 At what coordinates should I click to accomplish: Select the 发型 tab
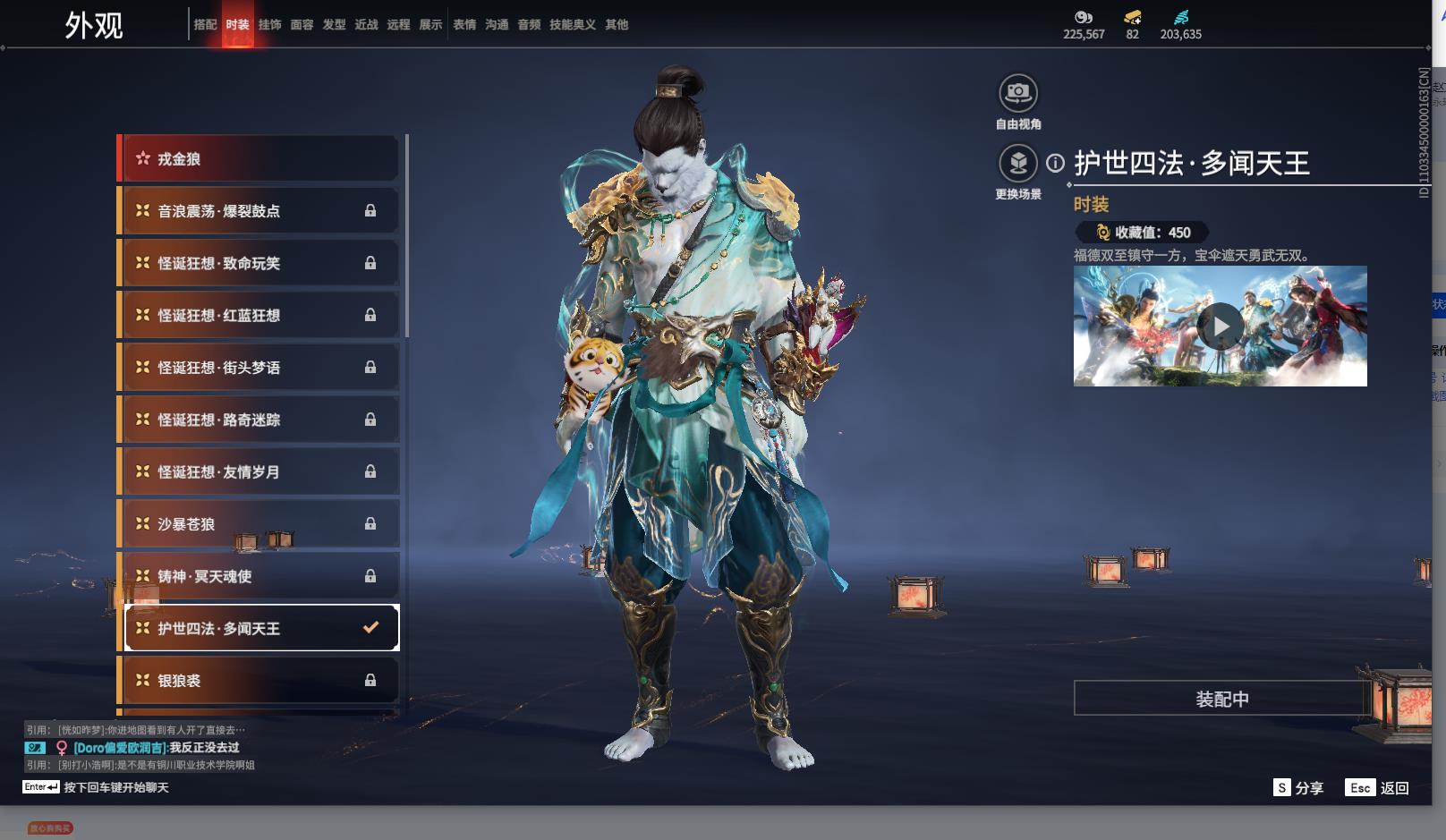click(334, 25)
